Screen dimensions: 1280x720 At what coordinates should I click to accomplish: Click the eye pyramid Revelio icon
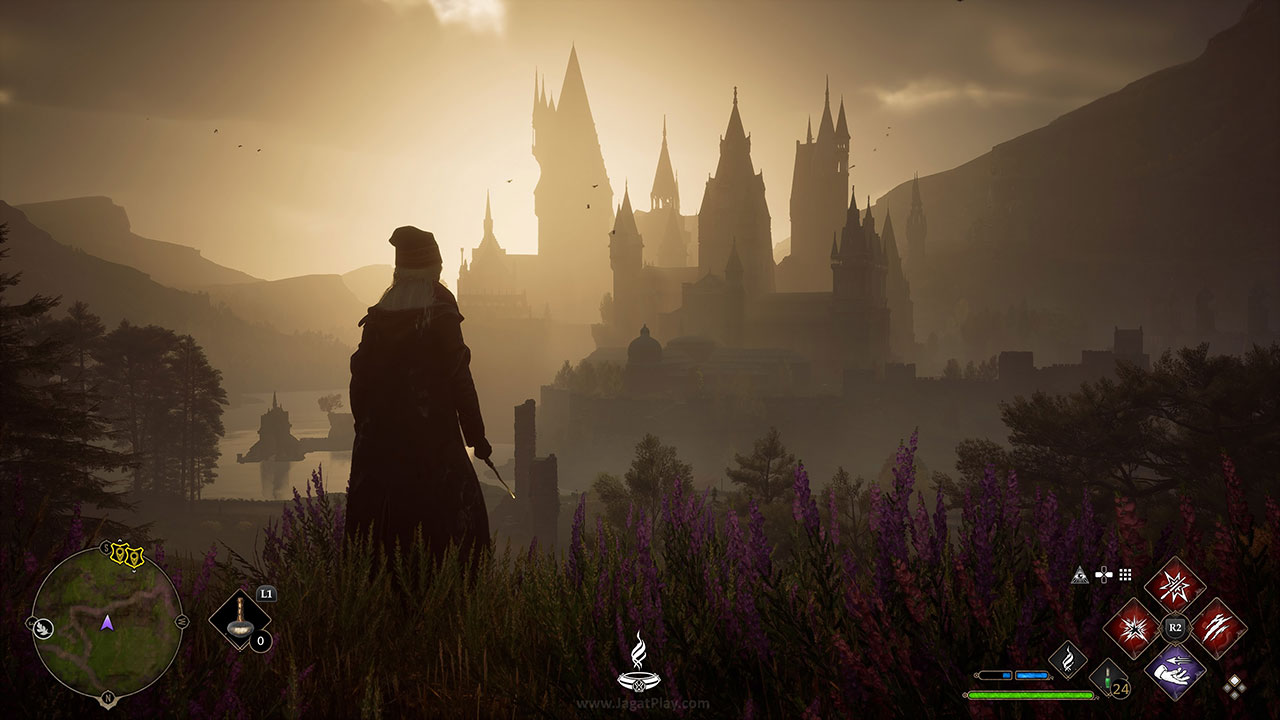coord(1080,575)
